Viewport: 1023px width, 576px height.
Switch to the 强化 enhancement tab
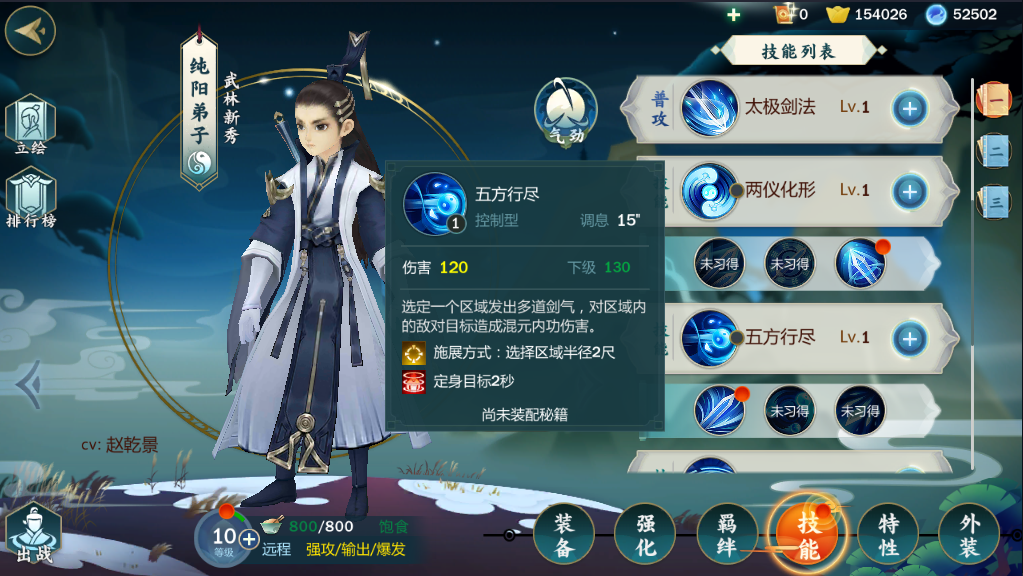point(645,534)
